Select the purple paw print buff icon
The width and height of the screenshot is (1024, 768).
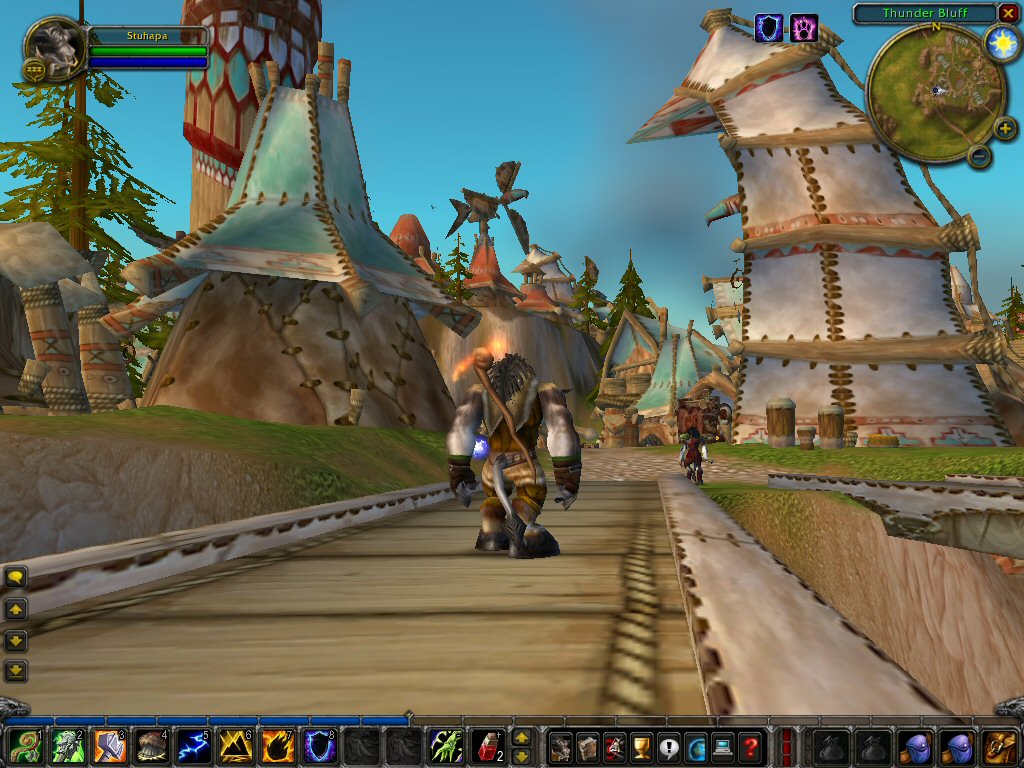[805, 28]
